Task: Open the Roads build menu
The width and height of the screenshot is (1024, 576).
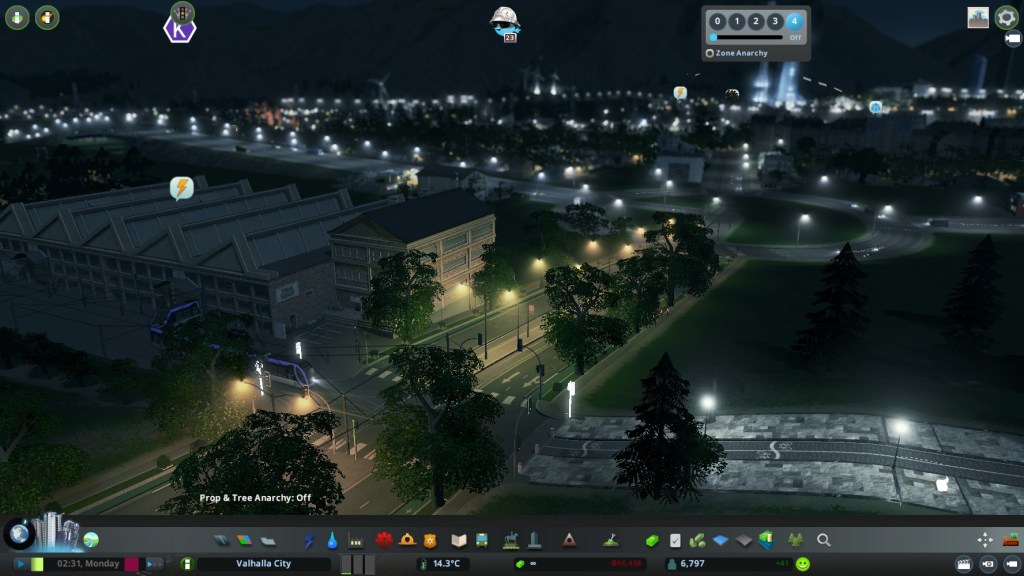Action: (223, 540)
